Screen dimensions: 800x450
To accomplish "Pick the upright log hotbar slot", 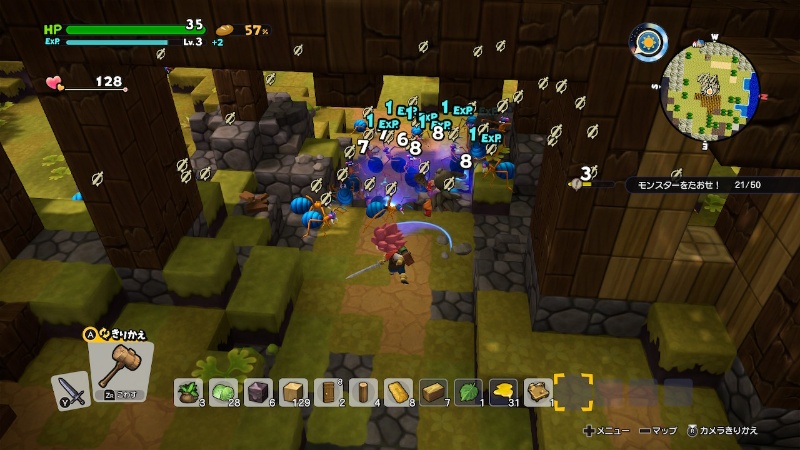I will pos(363,392).
